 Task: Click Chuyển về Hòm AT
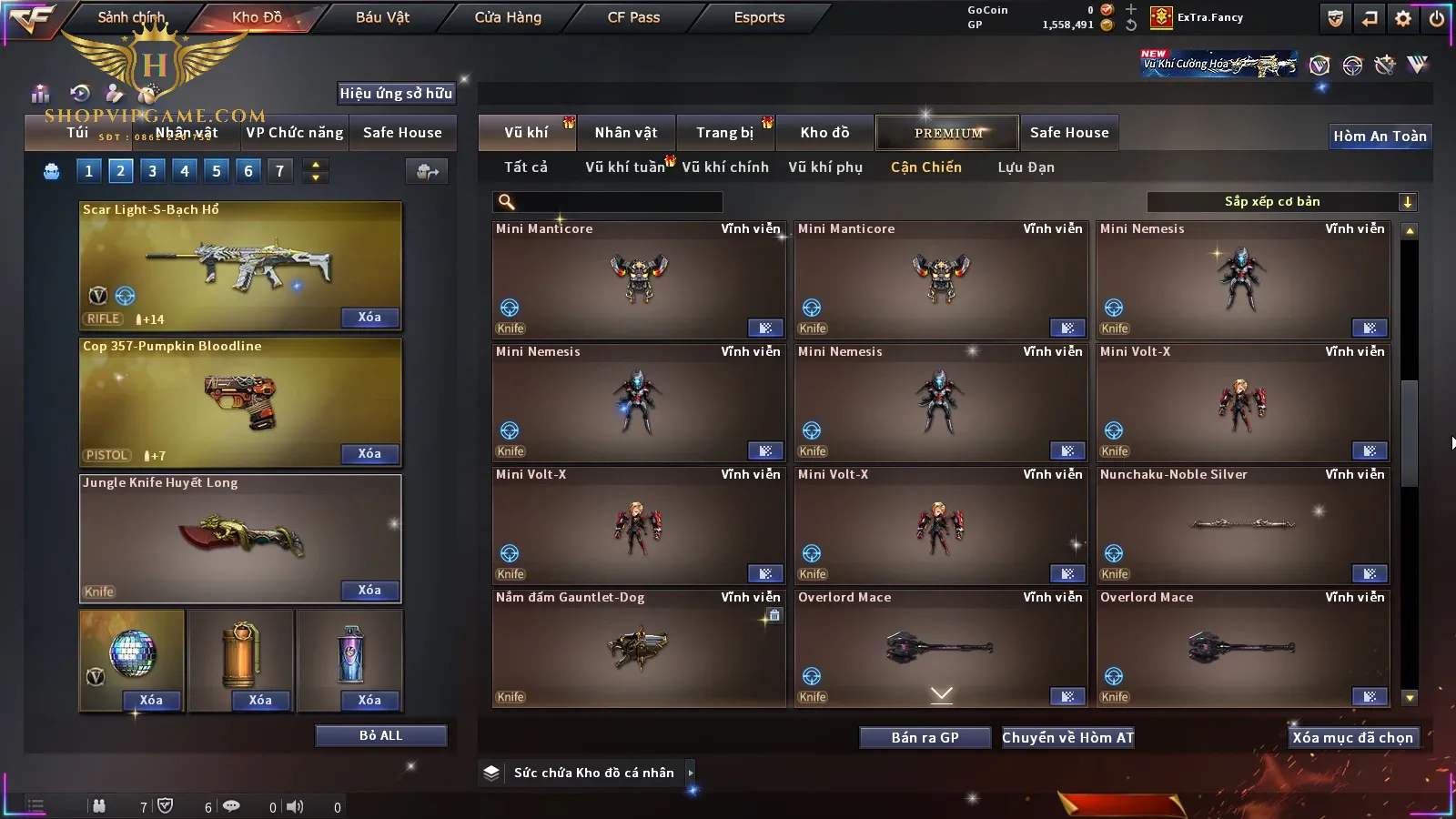(x=1068, y=738)
